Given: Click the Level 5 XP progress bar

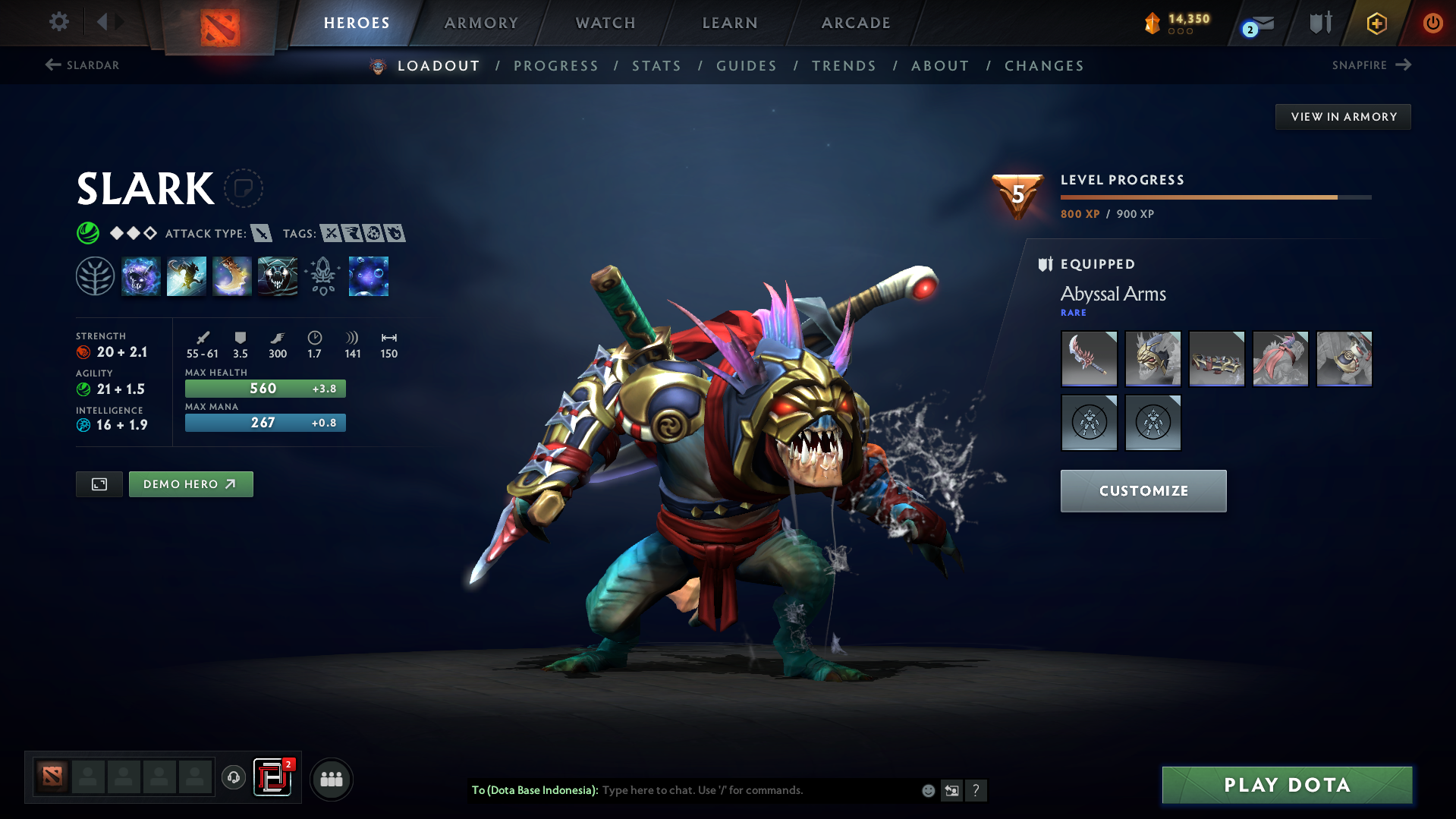Looking at the screenshot, I should coord(1214,196).
